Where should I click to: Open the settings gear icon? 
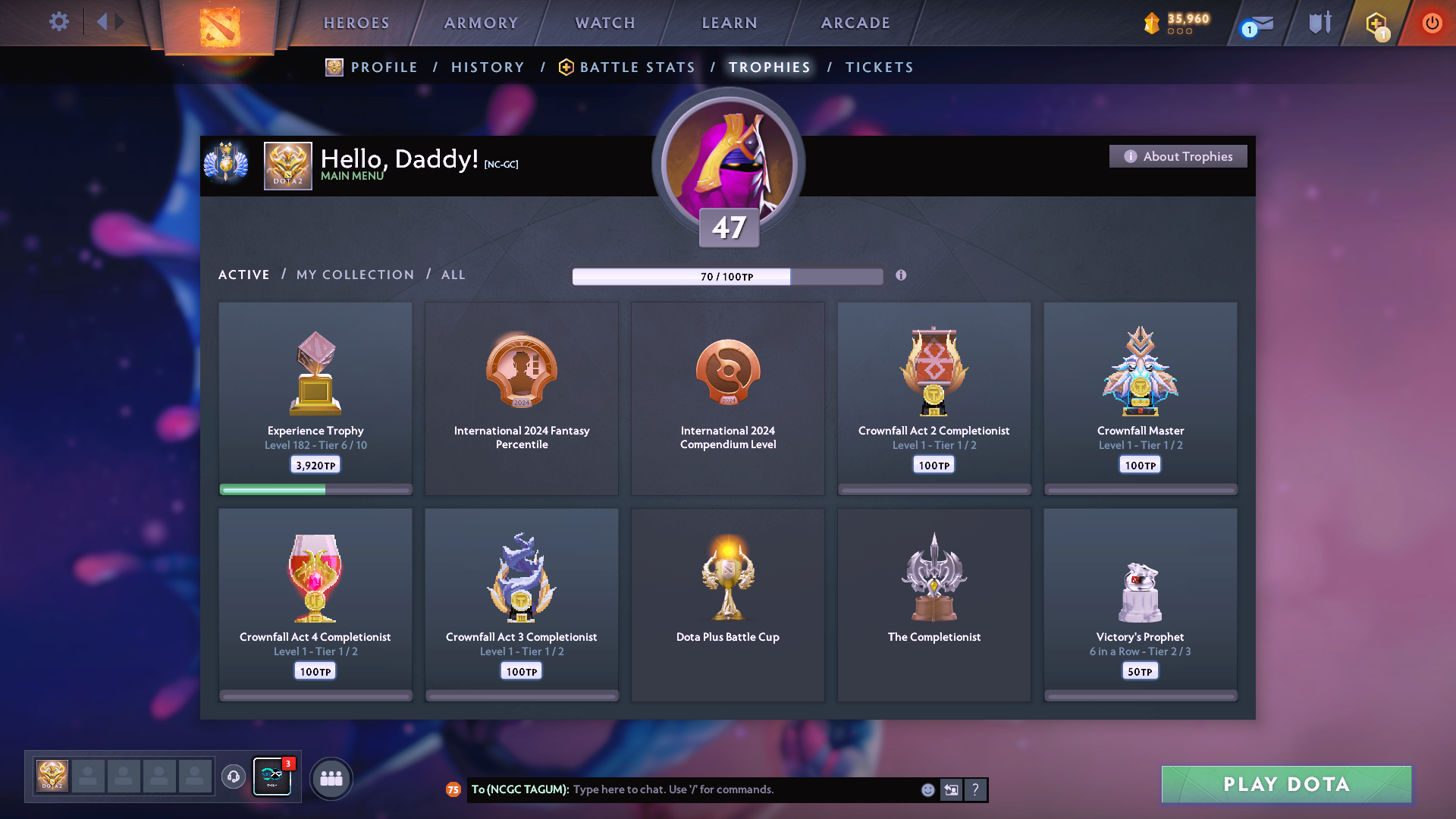pos(58,22)
